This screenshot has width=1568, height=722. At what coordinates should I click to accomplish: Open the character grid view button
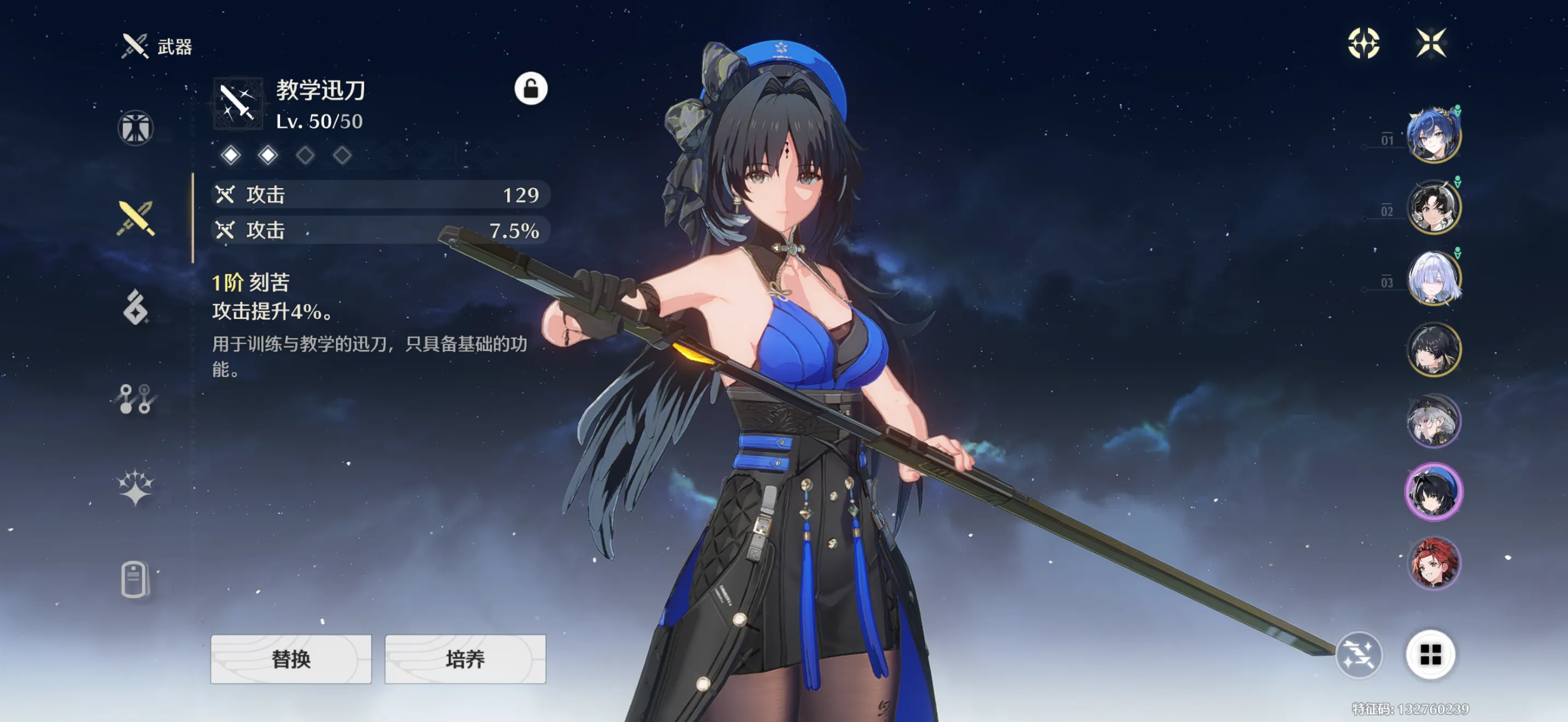[x=1430, y=655]
